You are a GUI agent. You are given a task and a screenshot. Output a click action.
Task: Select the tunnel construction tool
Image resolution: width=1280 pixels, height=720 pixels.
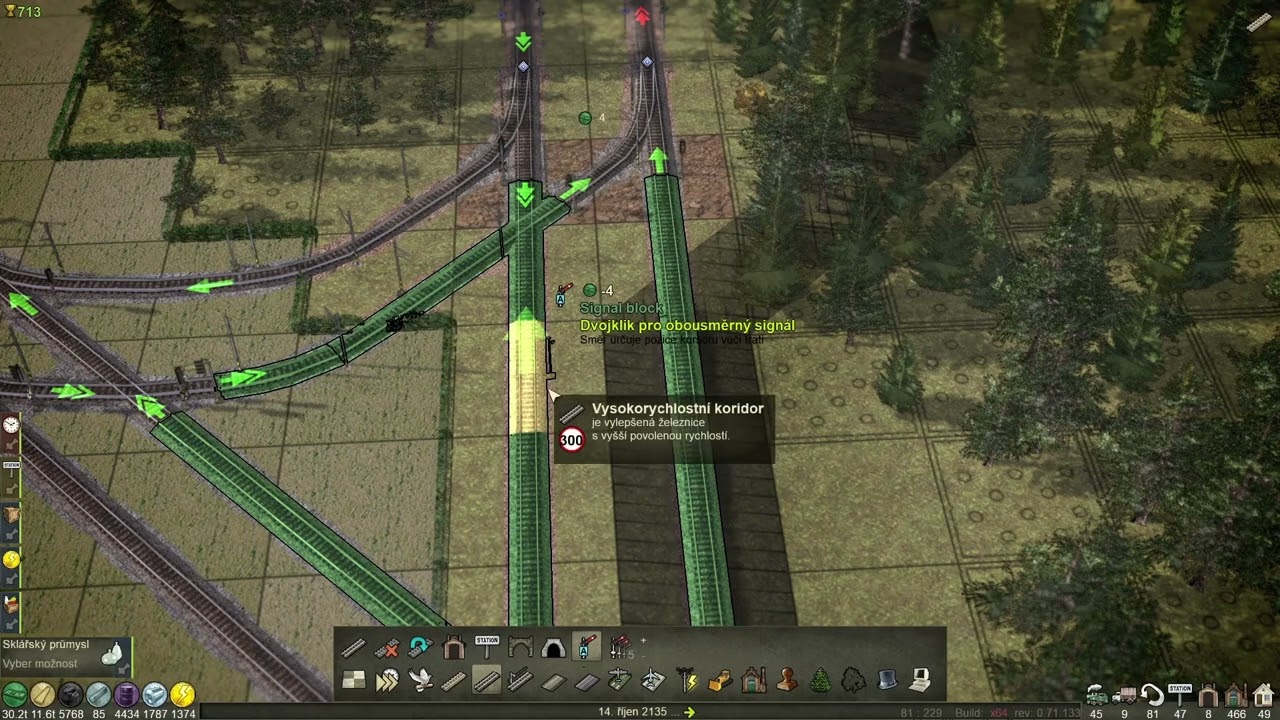pos(553,648)
